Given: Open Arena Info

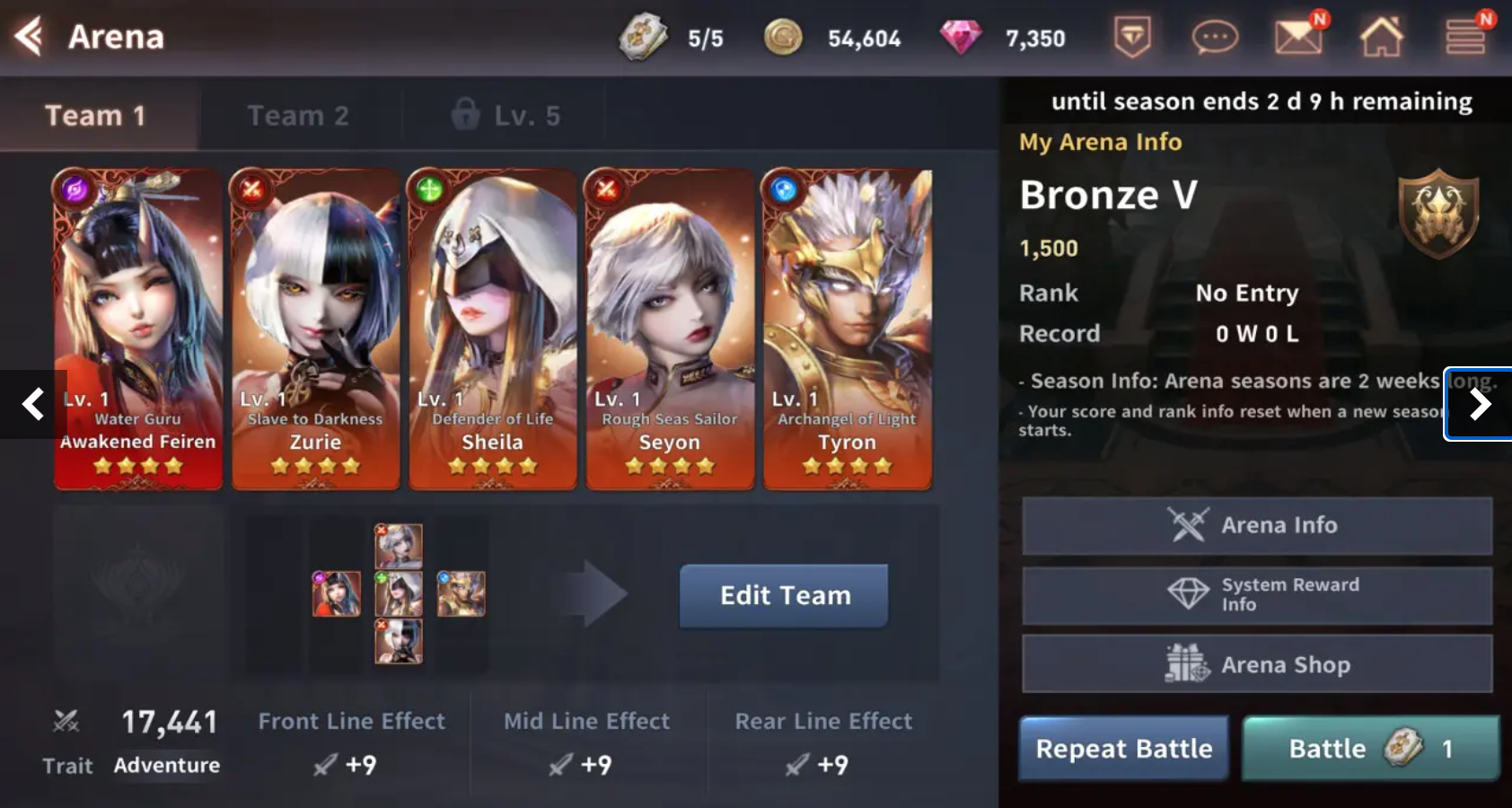Looking at the screenshot, I should point(1256,525).
